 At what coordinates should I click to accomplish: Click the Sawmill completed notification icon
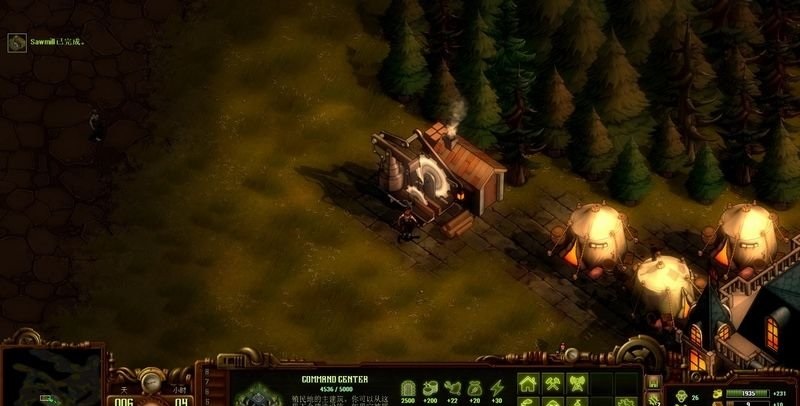[x=16, y=43]
